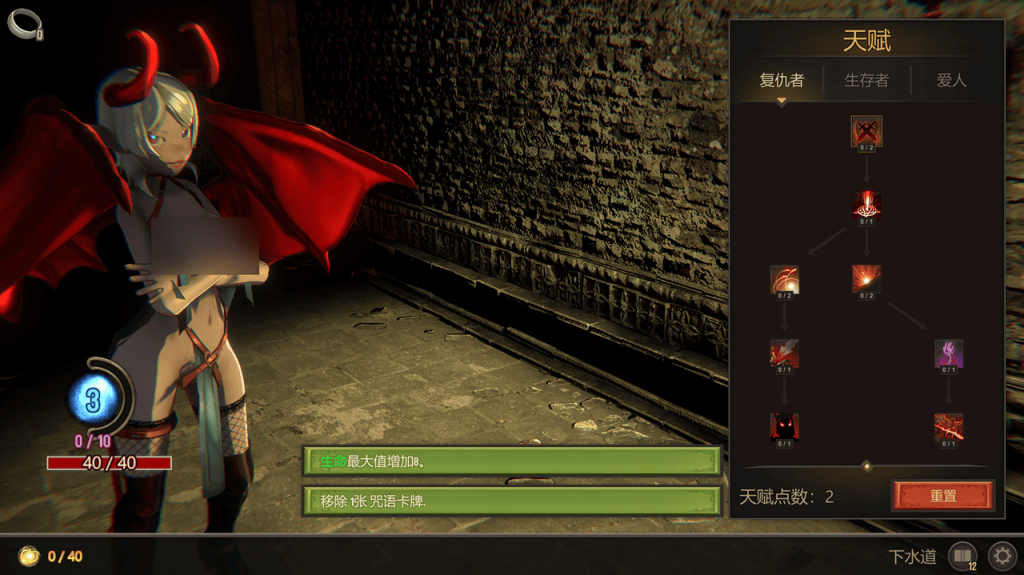Choose the red-eyed demon silhouette talent
The width and height of the screenshot is (1024, 575).
pos(784,427)
